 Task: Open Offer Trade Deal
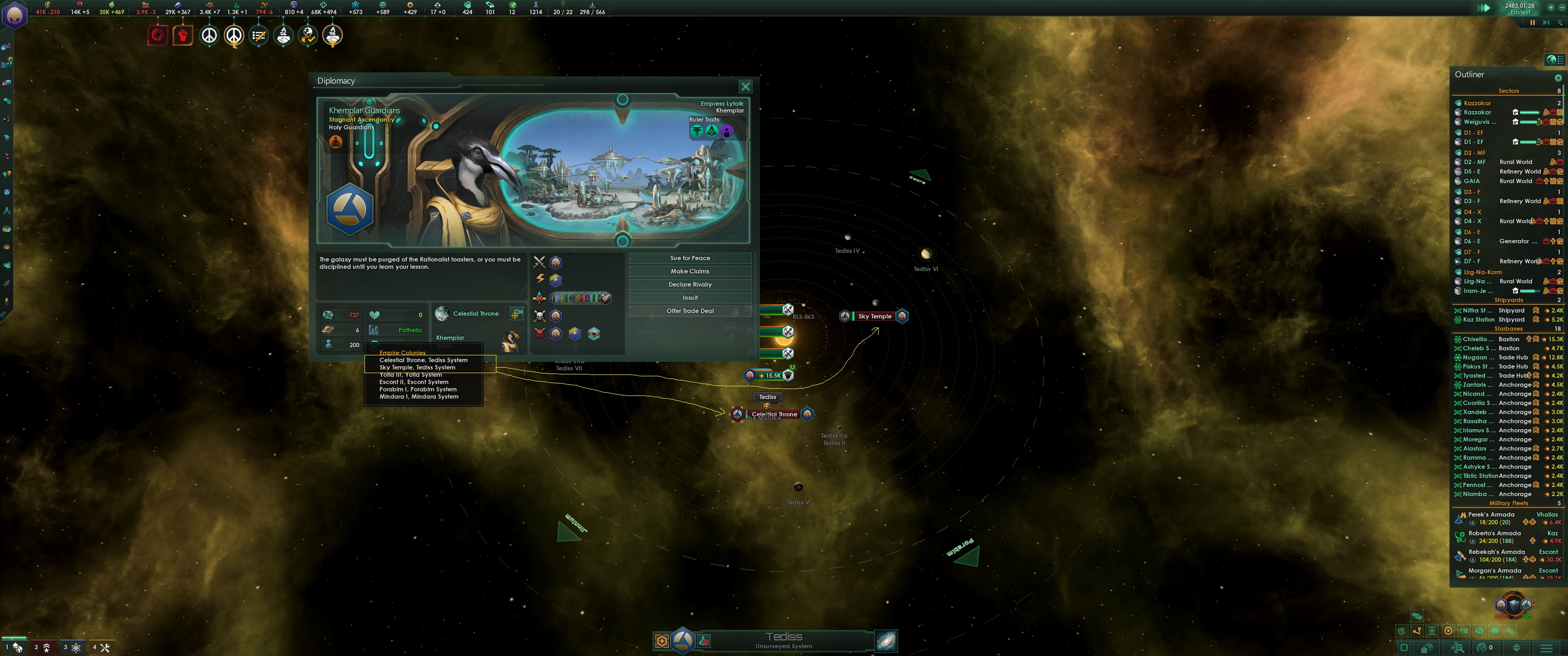(690, 311)
